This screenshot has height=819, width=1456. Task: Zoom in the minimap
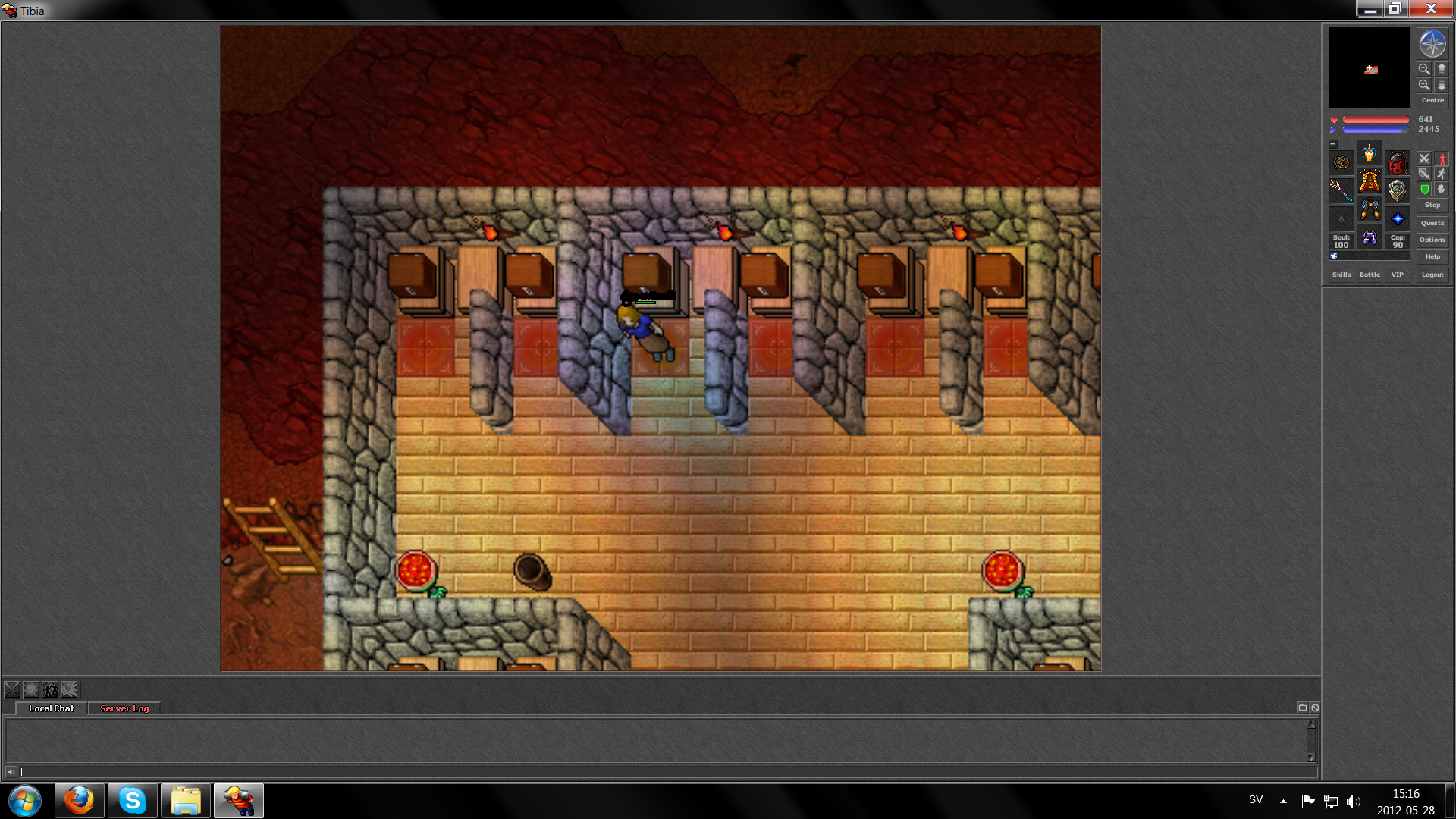pyautogui.click(x=1424, y=85)
